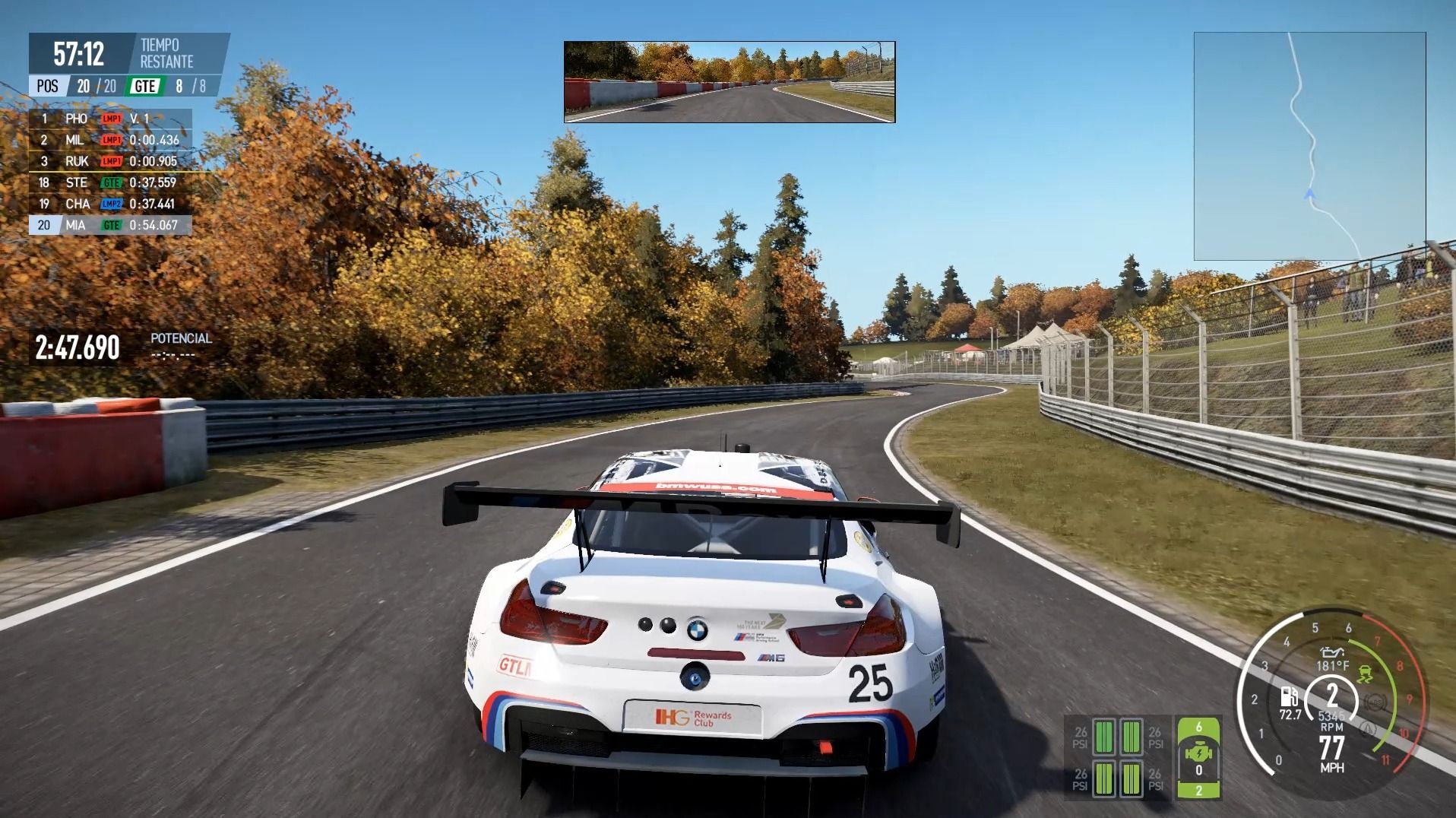Select the oil temperature icon
The width and height of the screenshot is (1456, 818).
tap(1332, 652)
